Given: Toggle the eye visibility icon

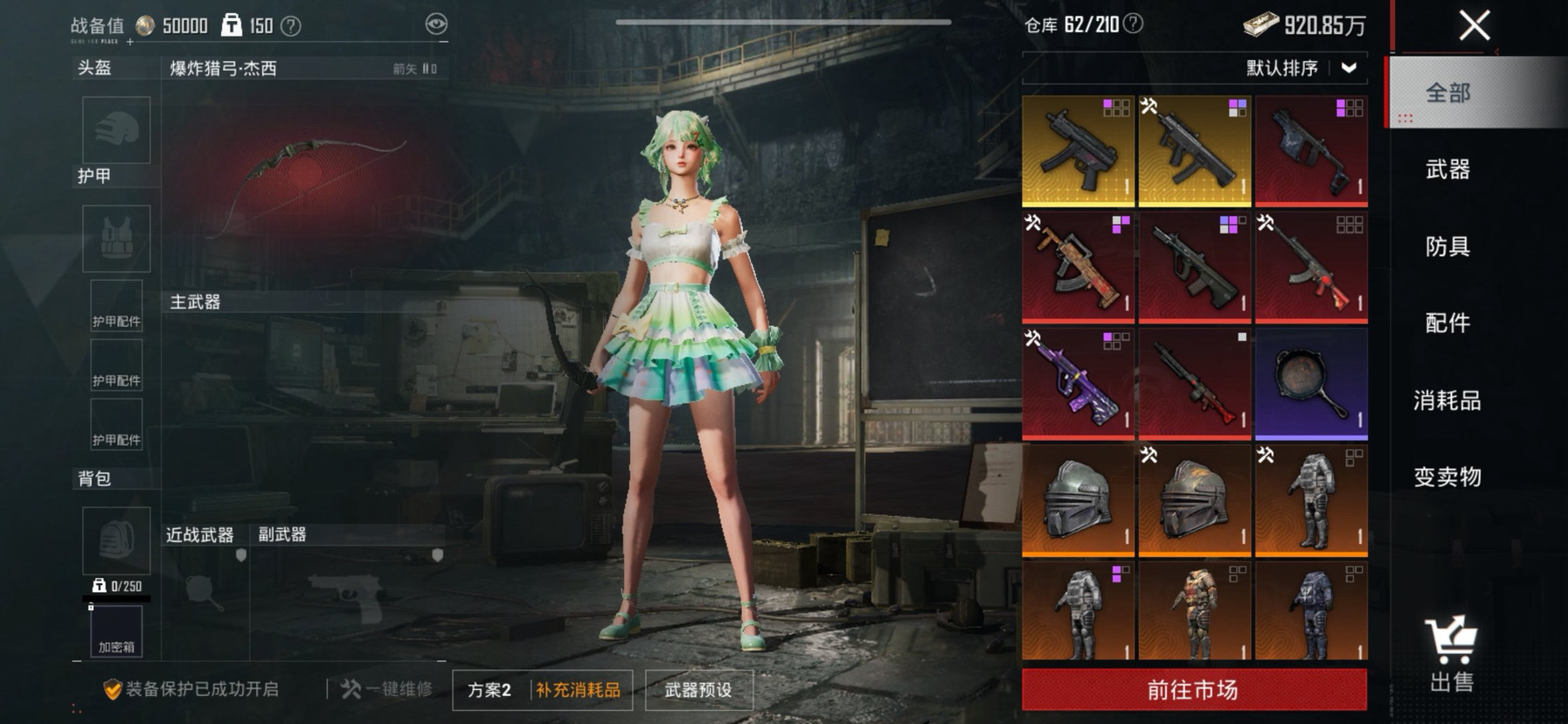Looking at the screenshot, I should click(x=436, y=24).
